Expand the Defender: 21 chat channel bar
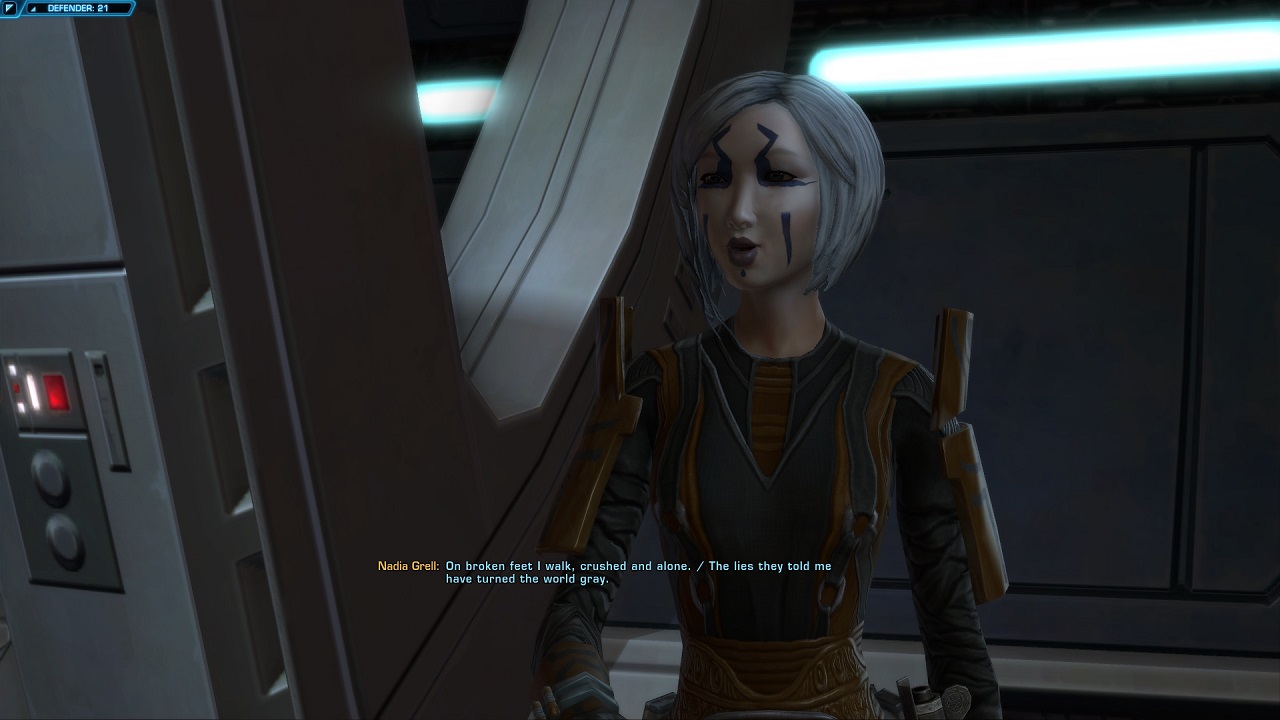This screenshot has width=1280, height=720. pos(35,8)
